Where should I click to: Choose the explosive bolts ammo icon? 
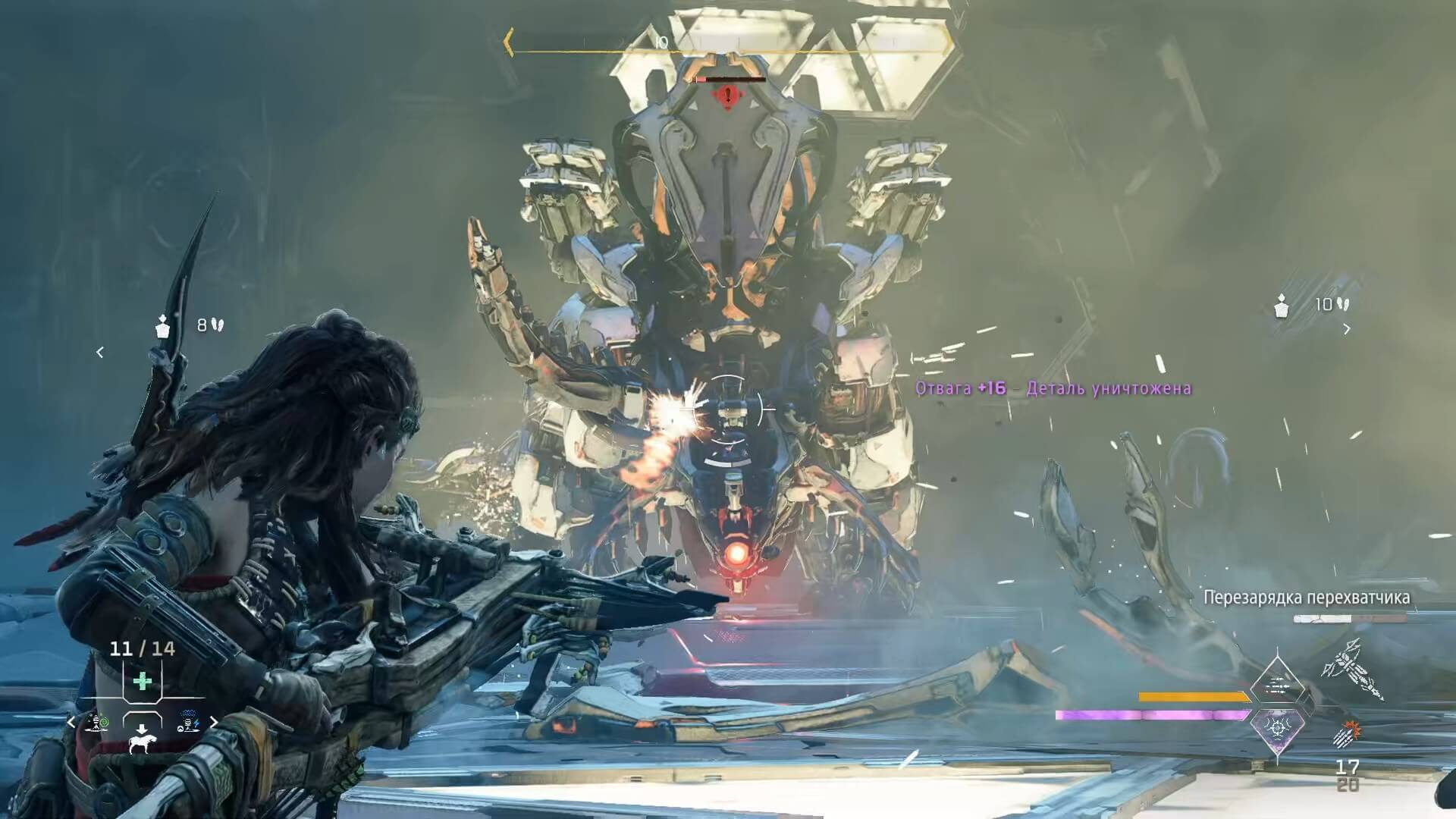click(x=1348, y=735)
